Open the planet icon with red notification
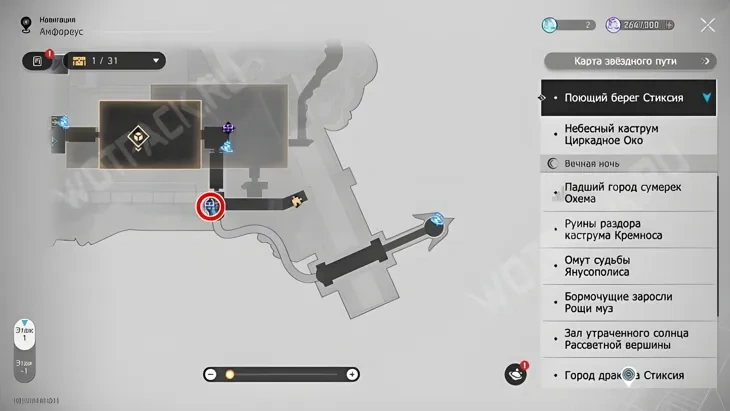730x411 pixels. (515, 374)
